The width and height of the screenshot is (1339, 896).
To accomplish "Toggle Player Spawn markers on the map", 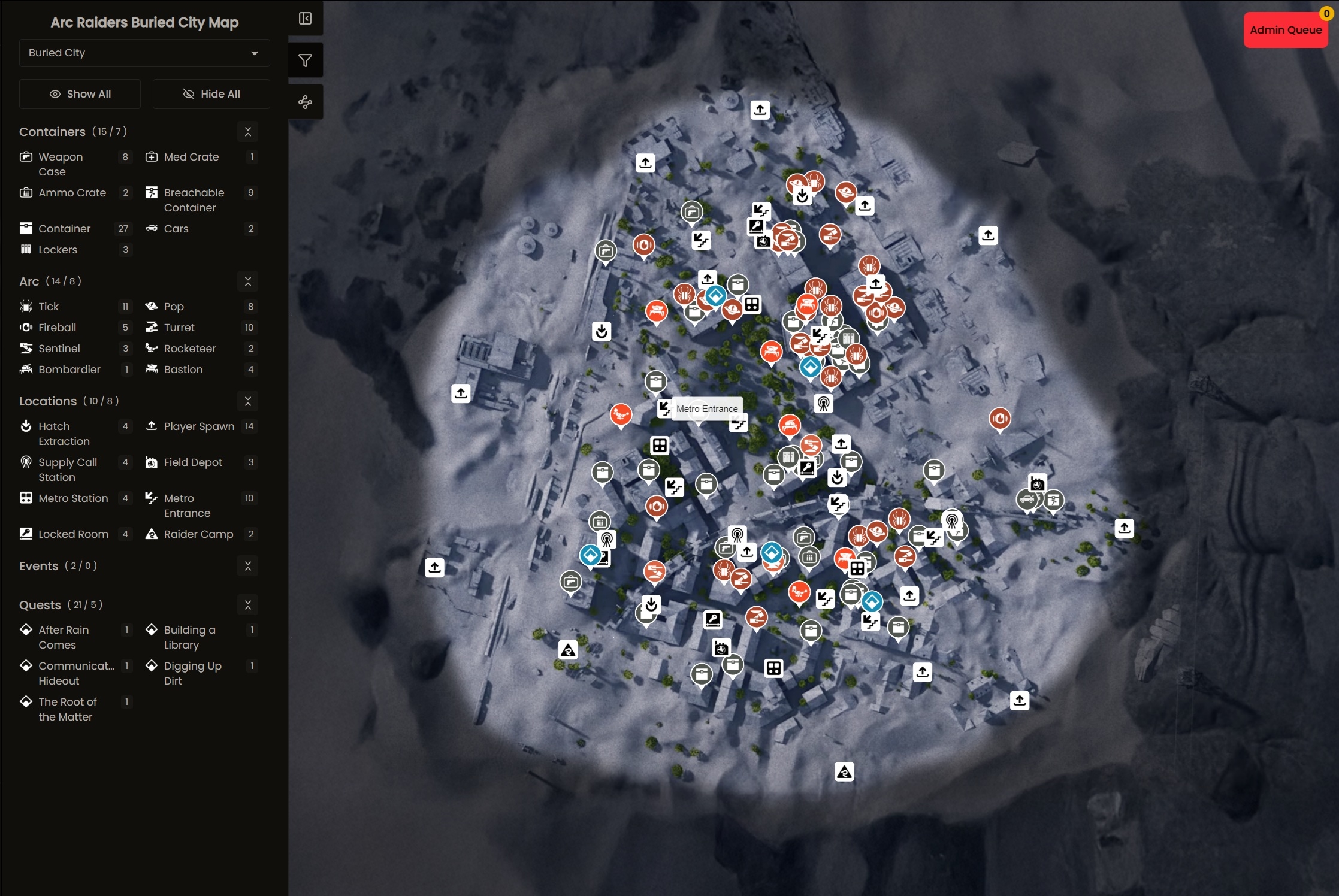I will pos(199,426).
